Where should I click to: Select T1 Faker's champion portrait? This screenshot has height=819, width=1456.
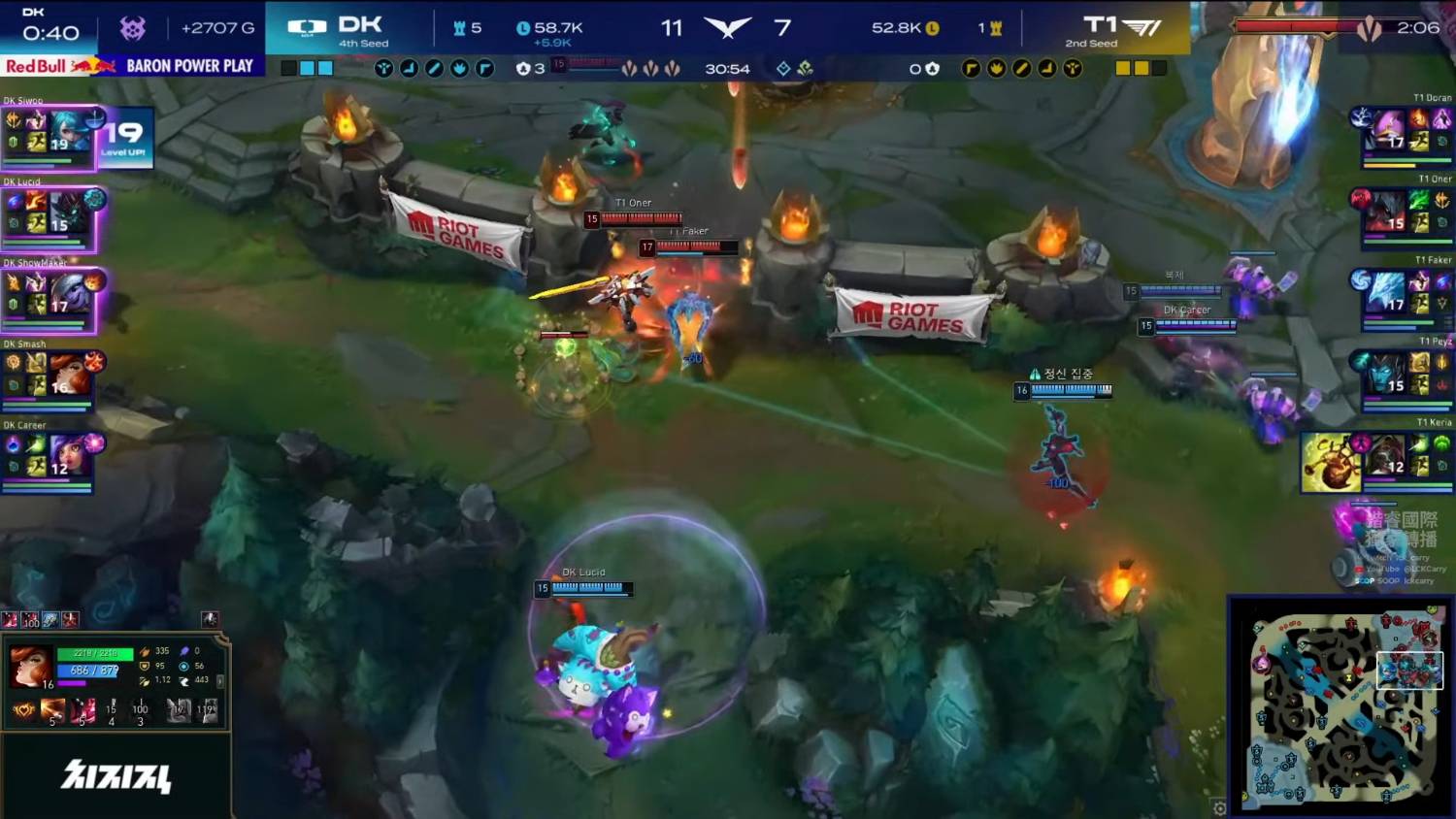1386,292
